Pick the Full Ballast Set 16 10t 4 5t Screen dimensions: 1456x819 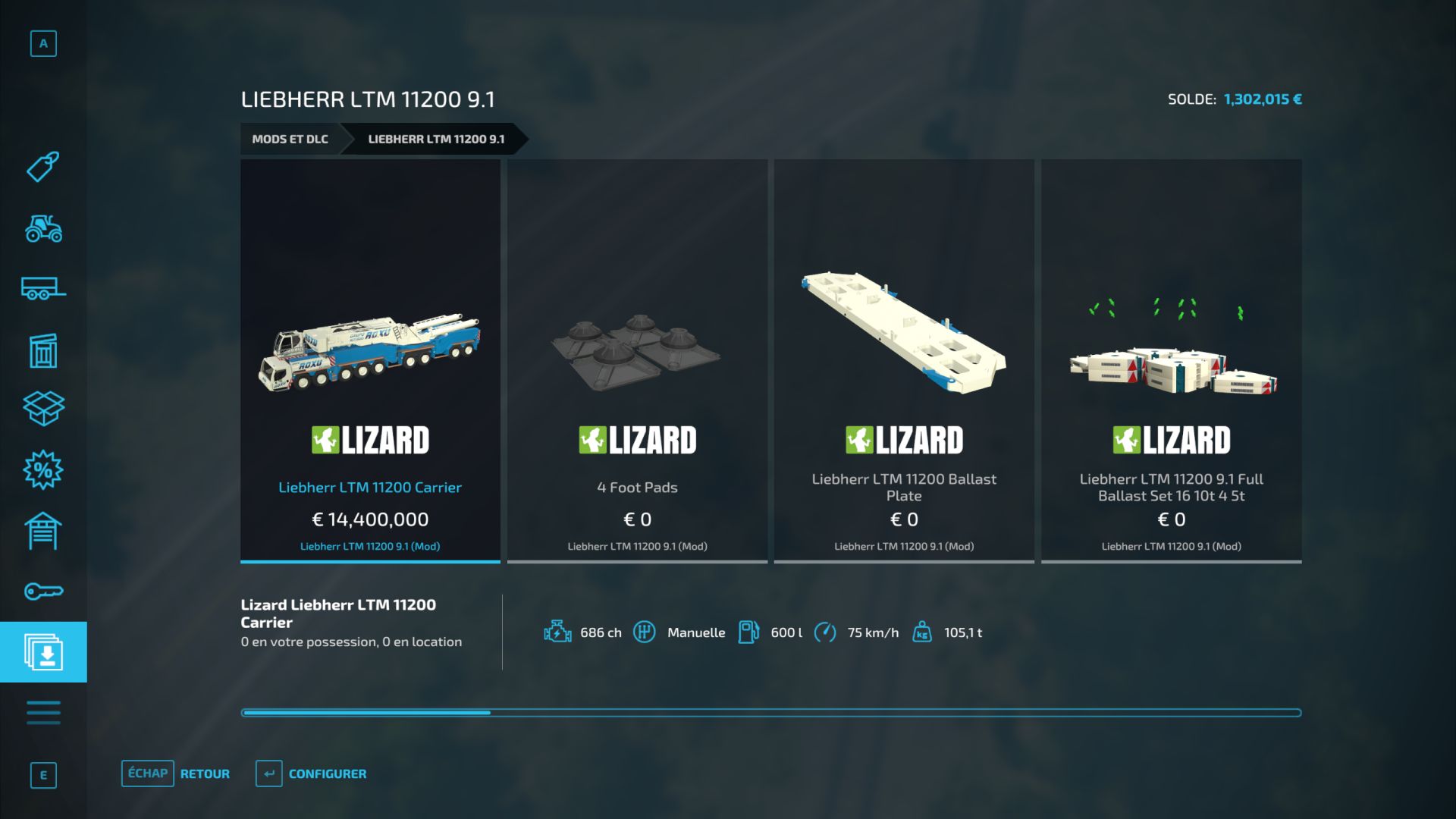[1171, 361]
